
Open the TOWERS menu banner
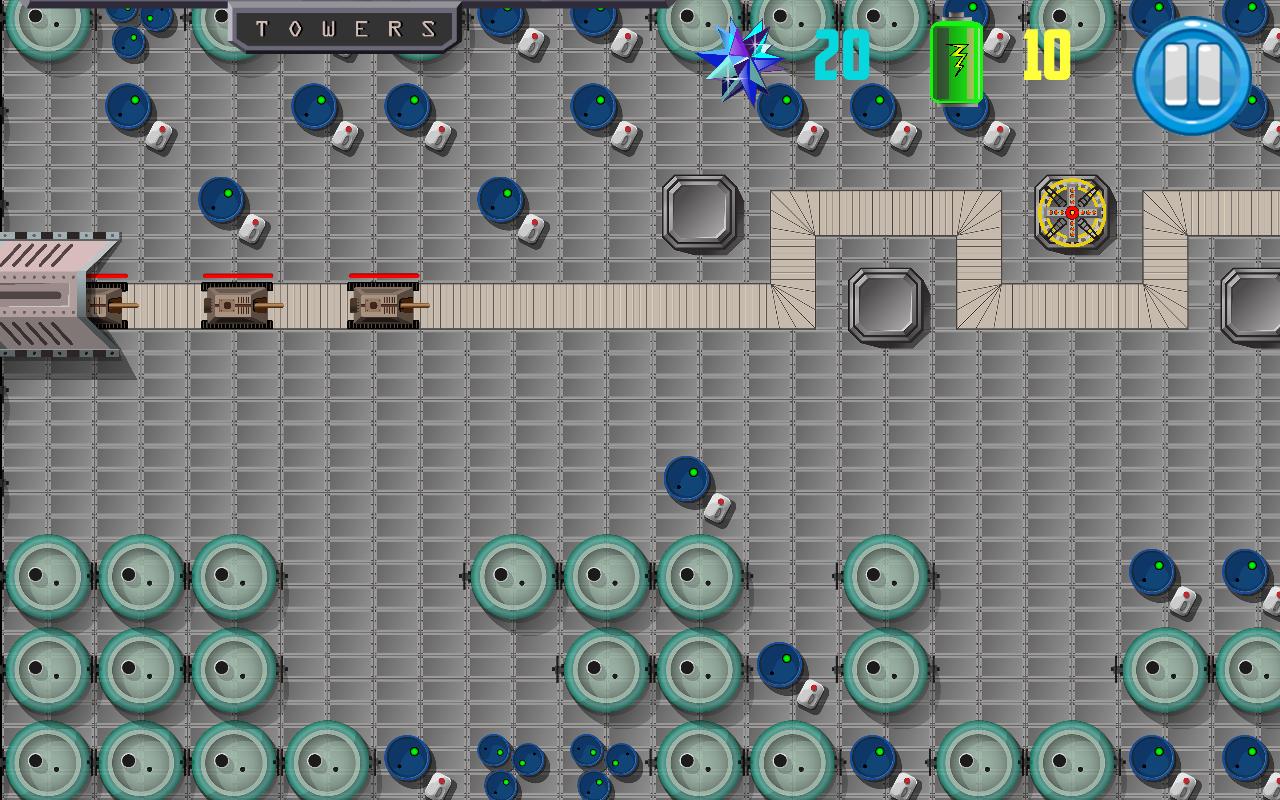(344, 27)
